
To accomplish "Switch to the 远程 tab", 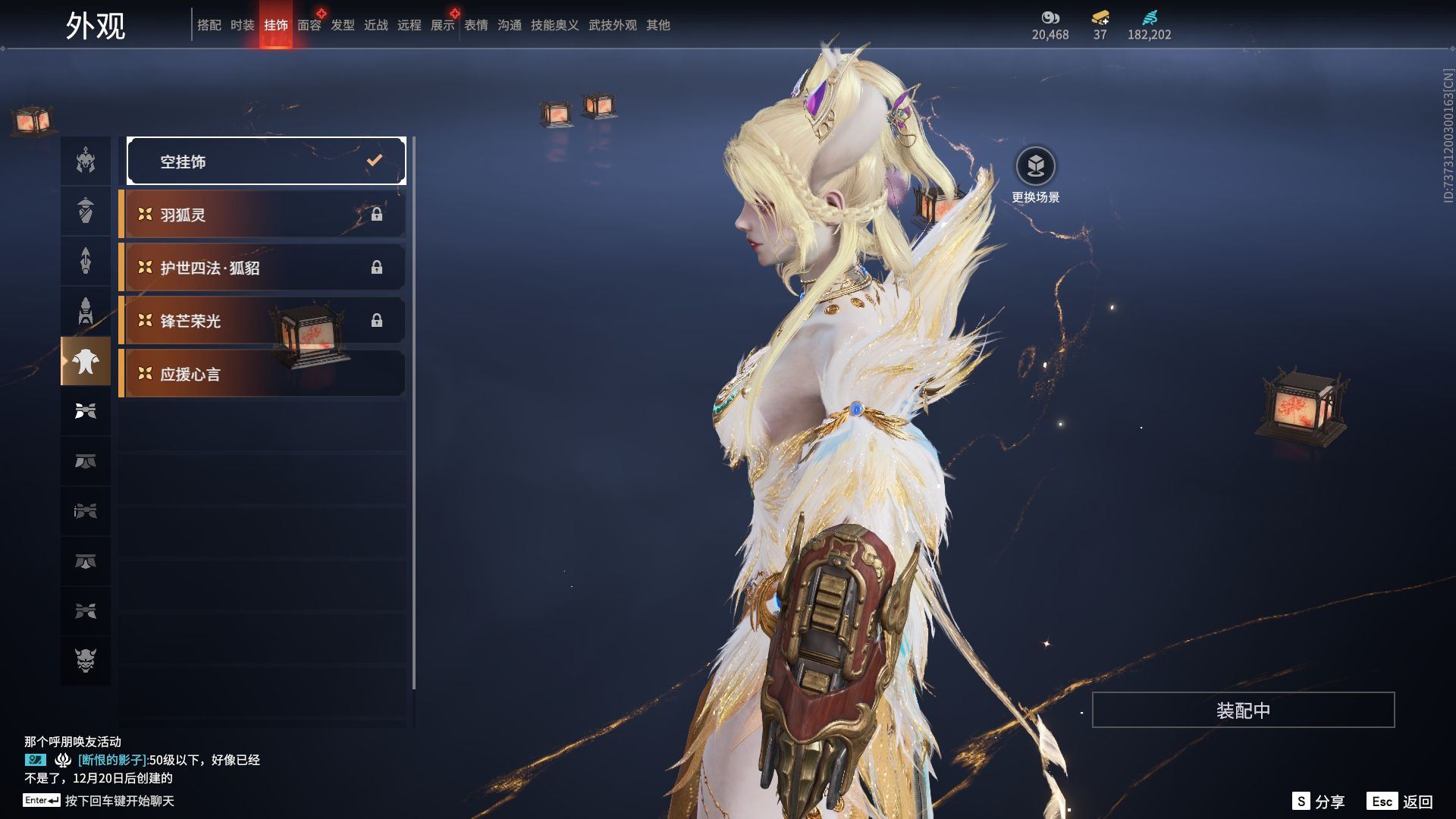I will (409, 25).
